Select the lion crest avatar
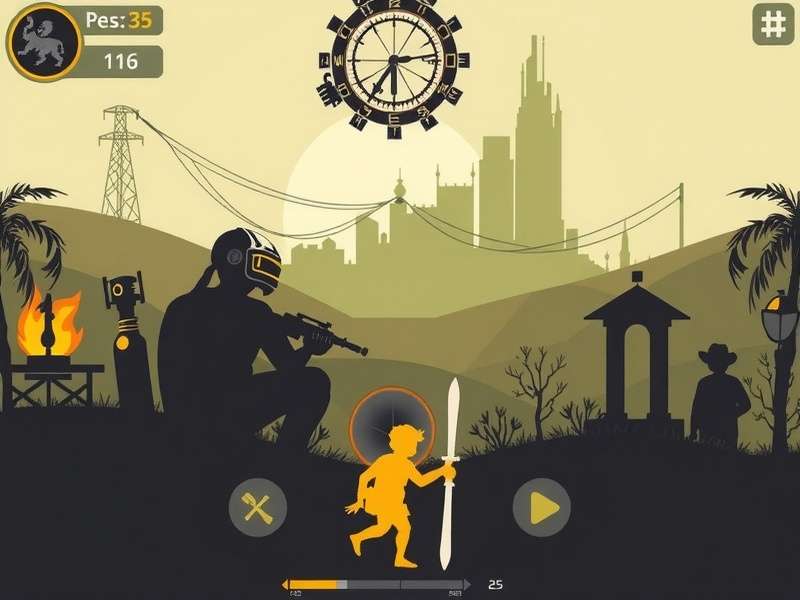 click(x=43, y=43)
